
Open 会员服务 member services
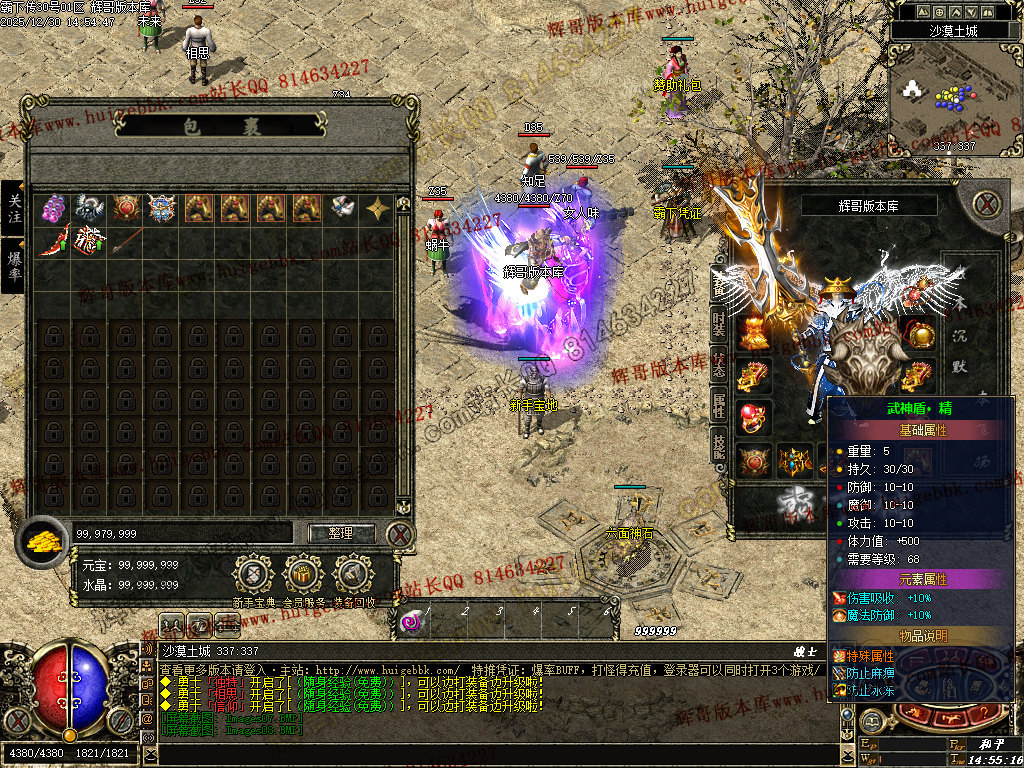[303, 575]
